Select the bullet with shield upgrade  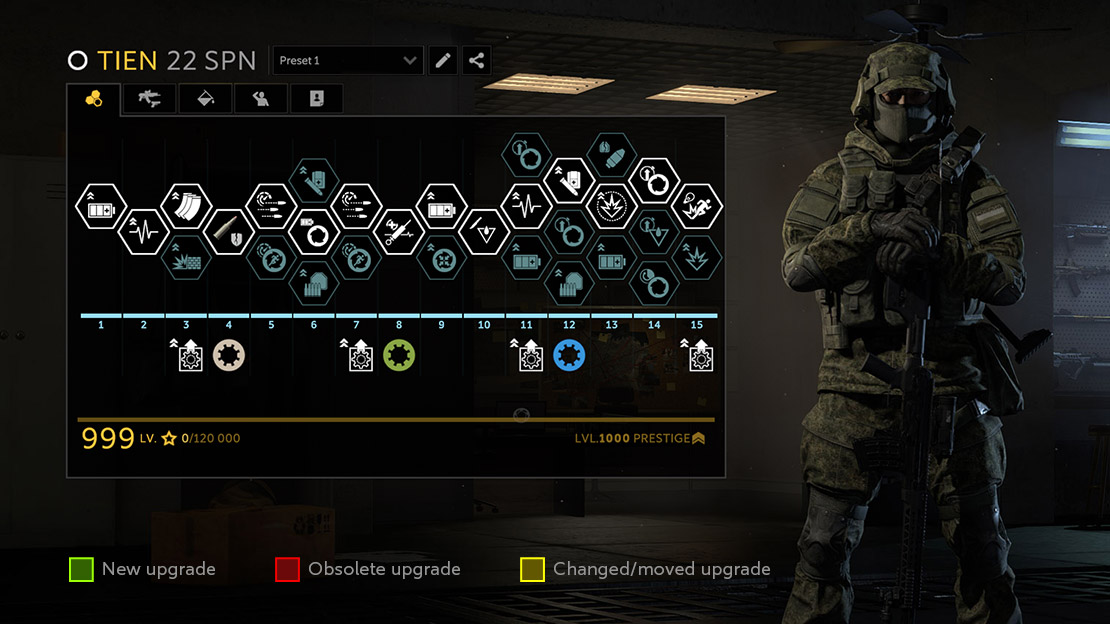229,231
